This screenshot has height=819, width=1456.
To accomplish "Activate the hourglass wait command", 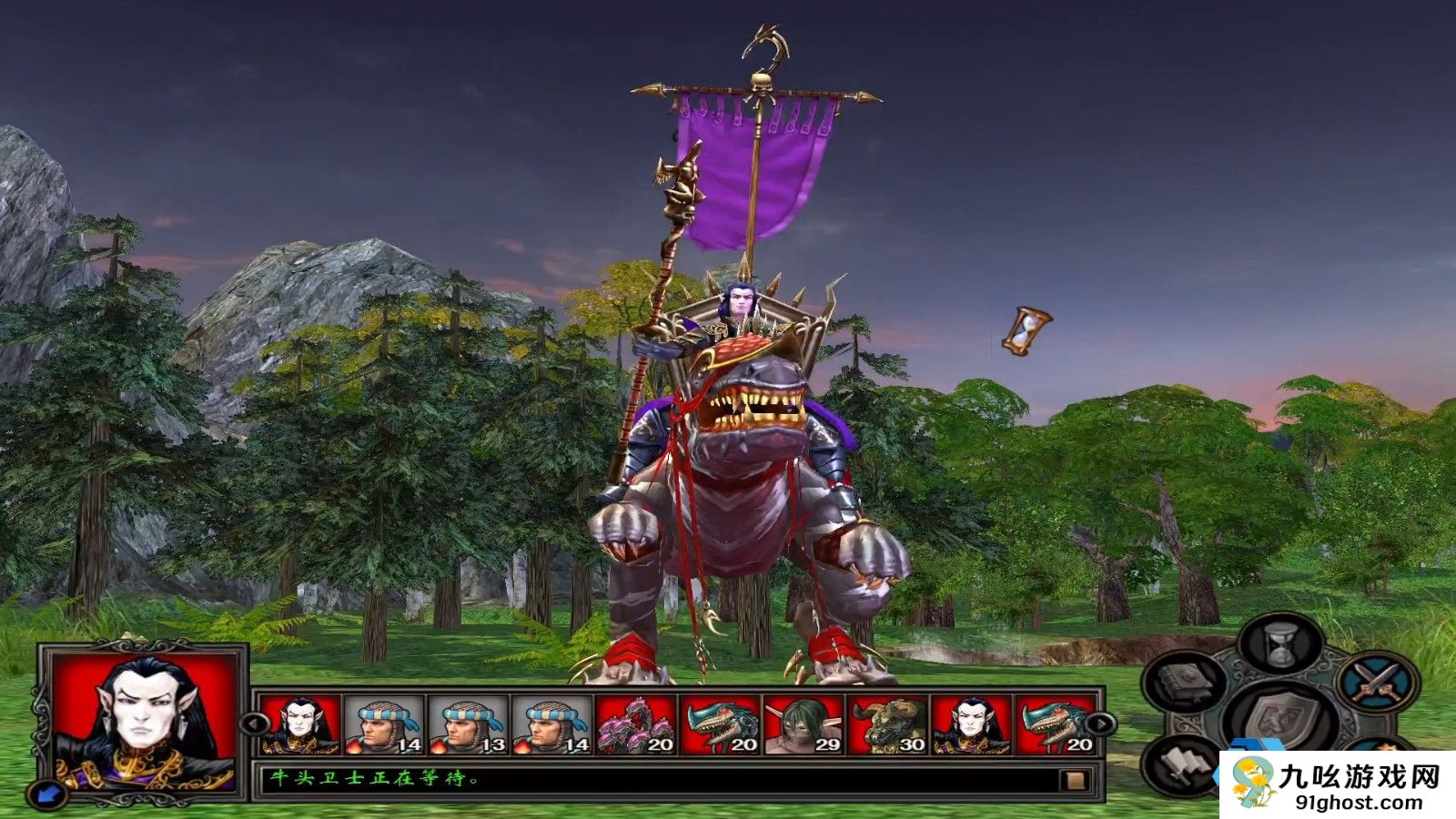I will point(1281,644).
